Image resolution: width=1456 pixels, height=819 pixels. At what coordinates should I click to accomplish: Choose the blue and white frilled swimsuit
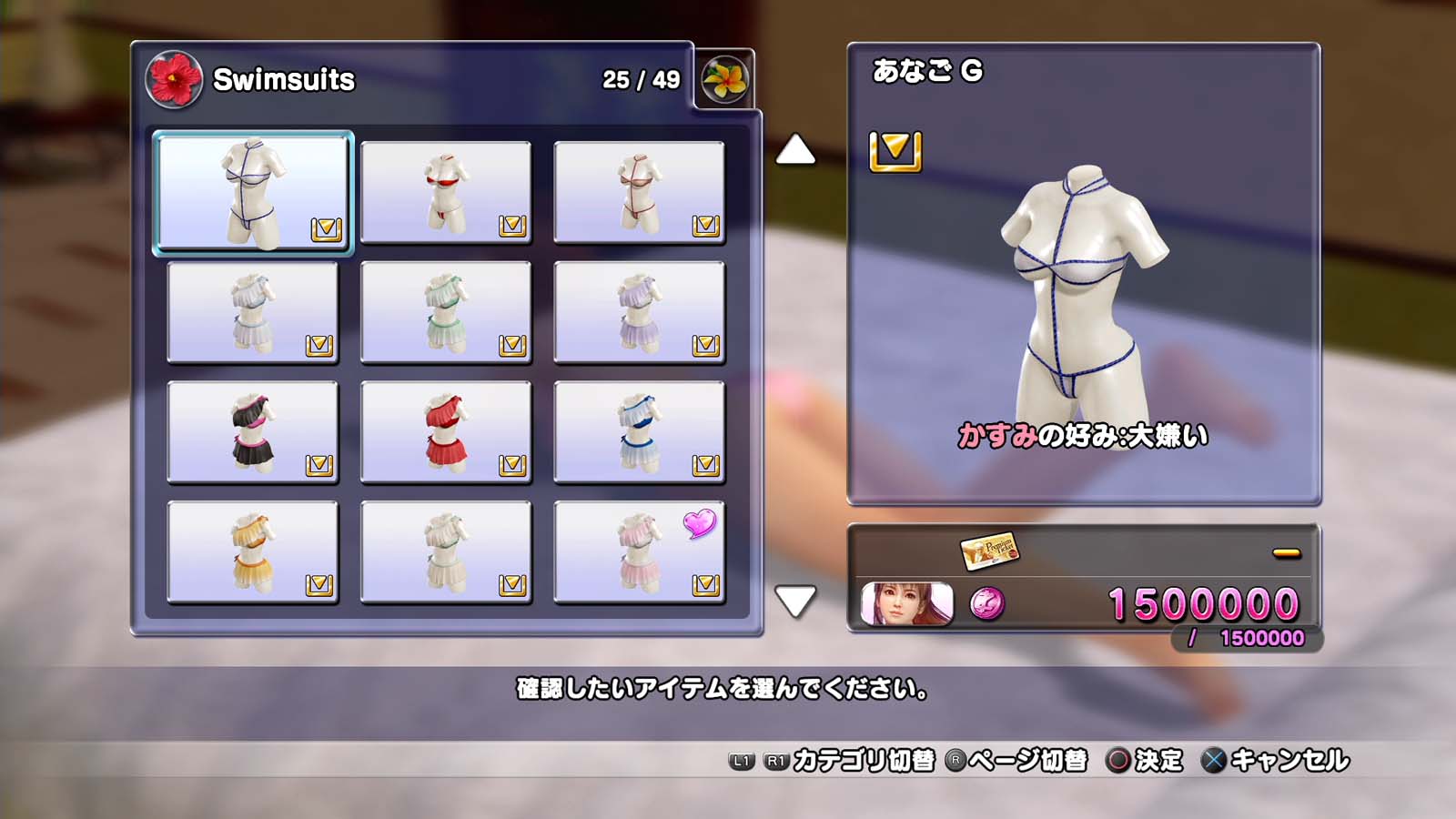[x=639, y=431]
